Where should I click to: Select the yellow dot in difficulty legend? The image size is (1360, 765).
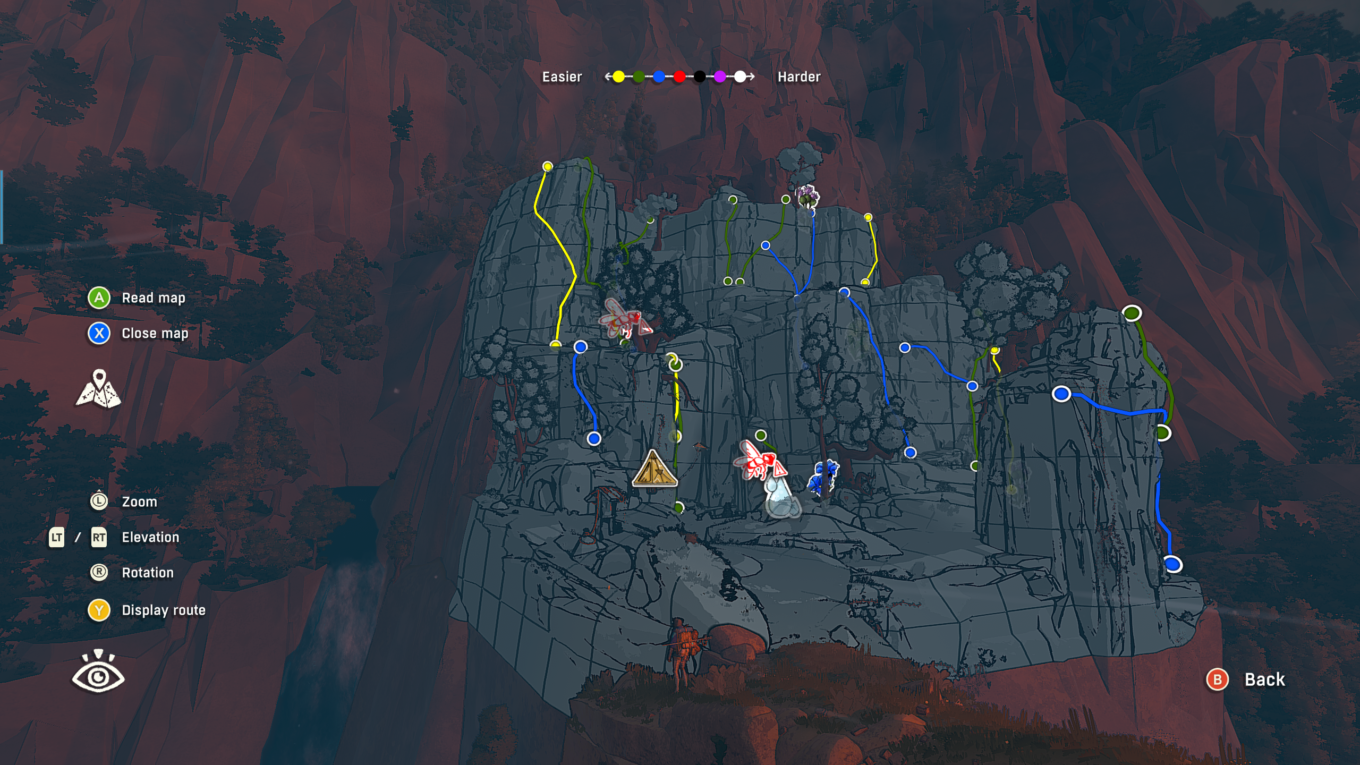tap(619, 77)
